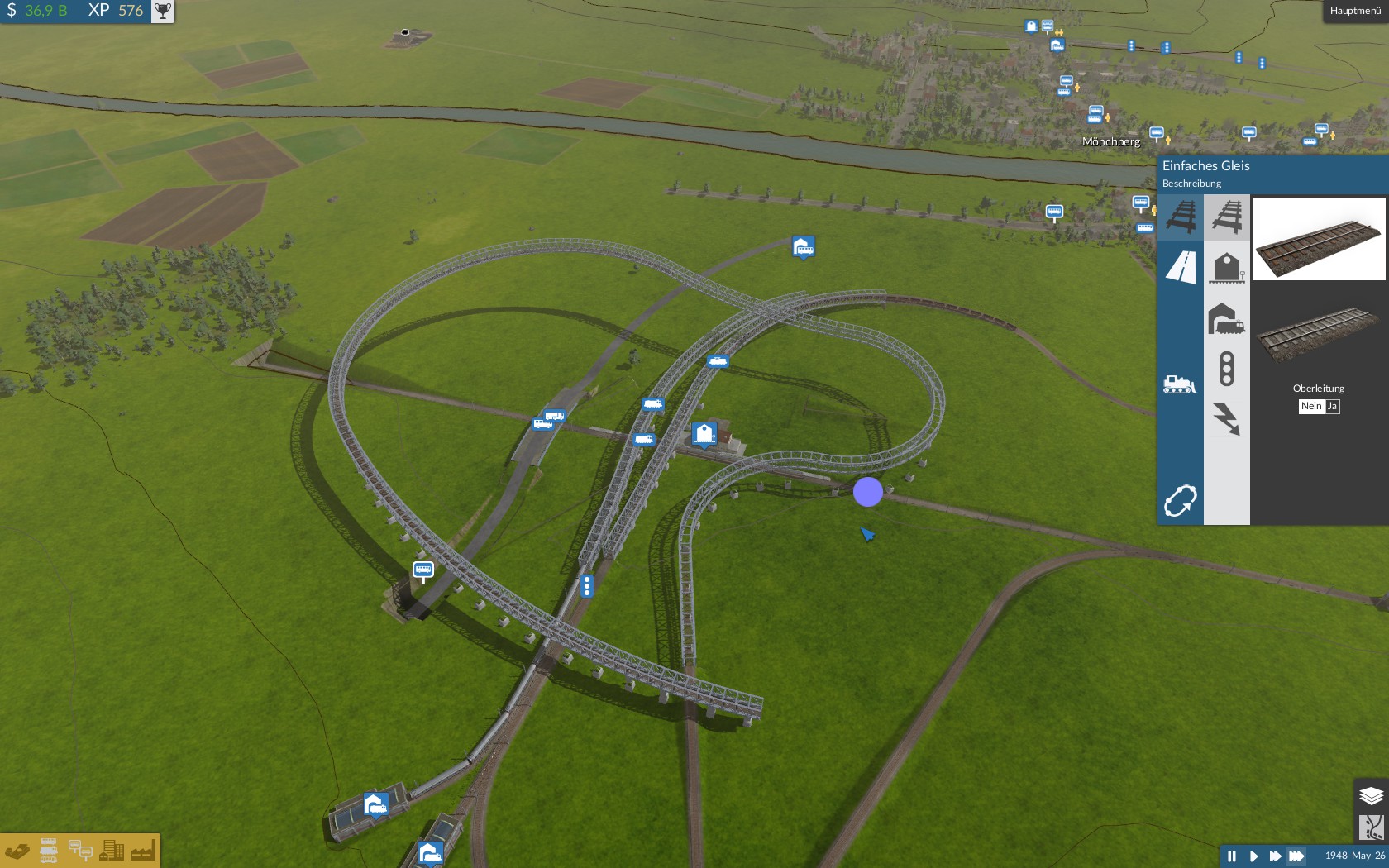Select the rail construction category
This screenshot has height=868, width=1389.
[x=1180, y=217]
